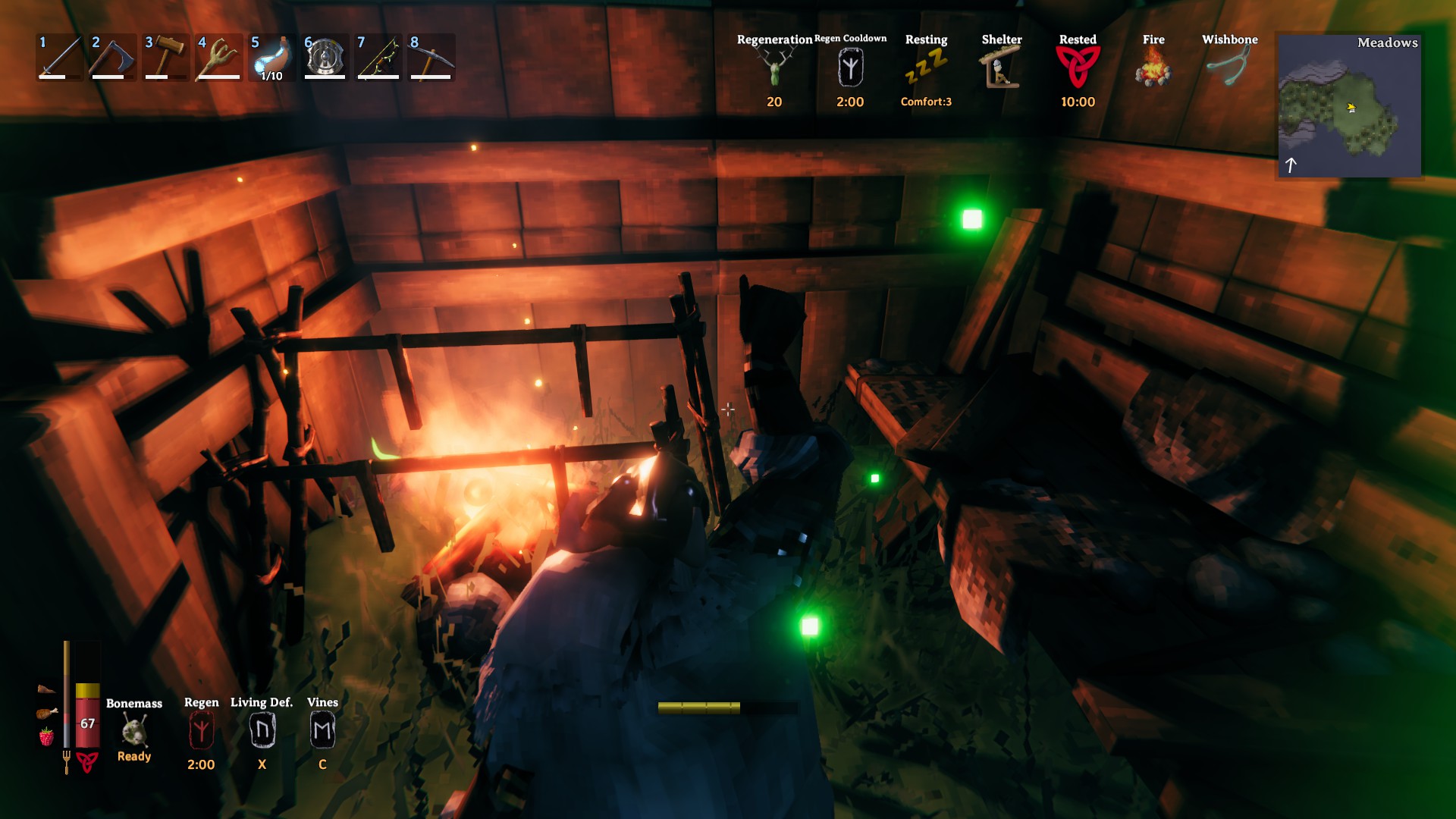Image resolution: width=1456 pixels, height=819 pixels.
Task: Equip the round metal shield in slot 6
Action: 325,58
